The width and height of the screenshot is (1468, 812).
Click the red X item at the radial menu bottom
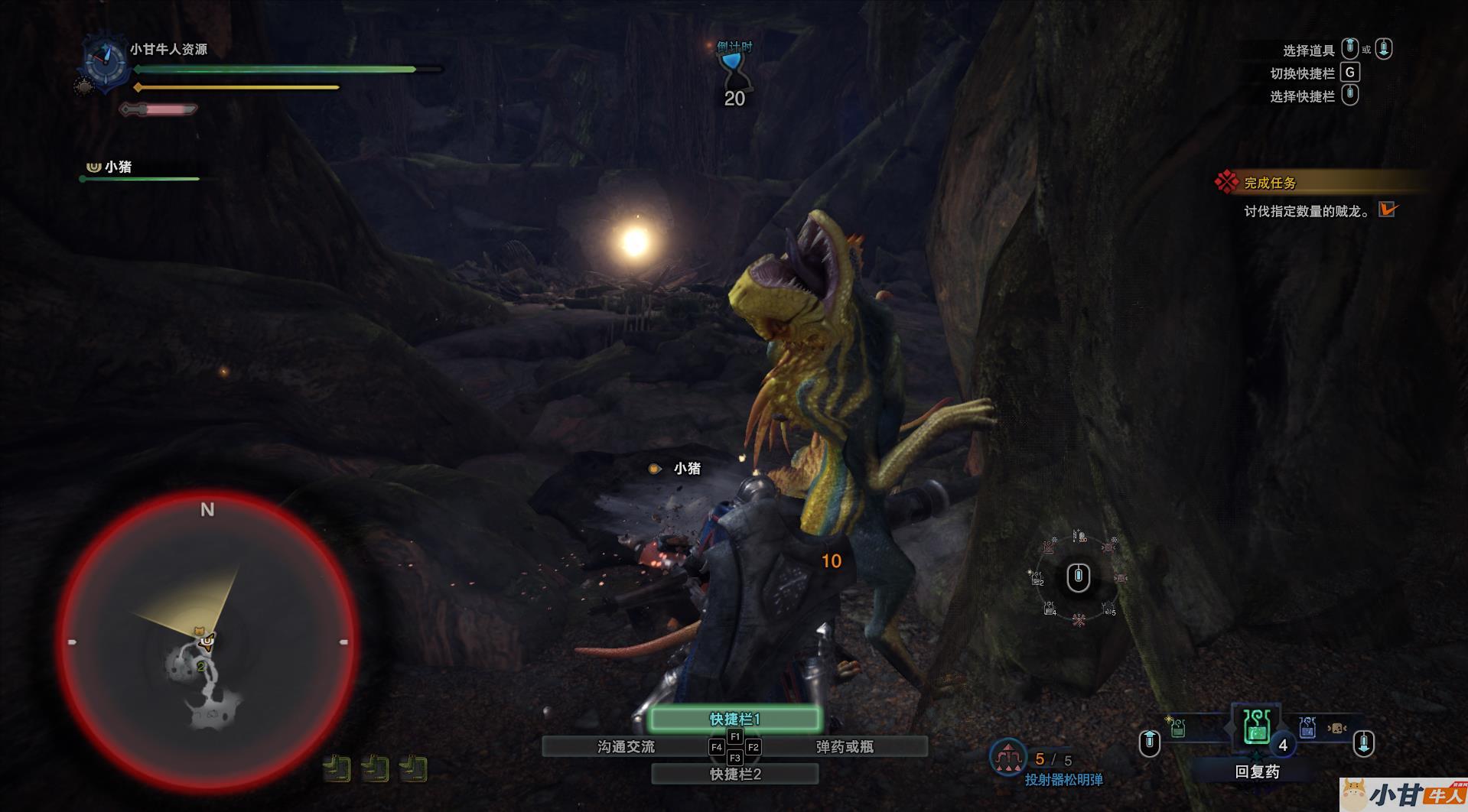[x=1079, y=619]
